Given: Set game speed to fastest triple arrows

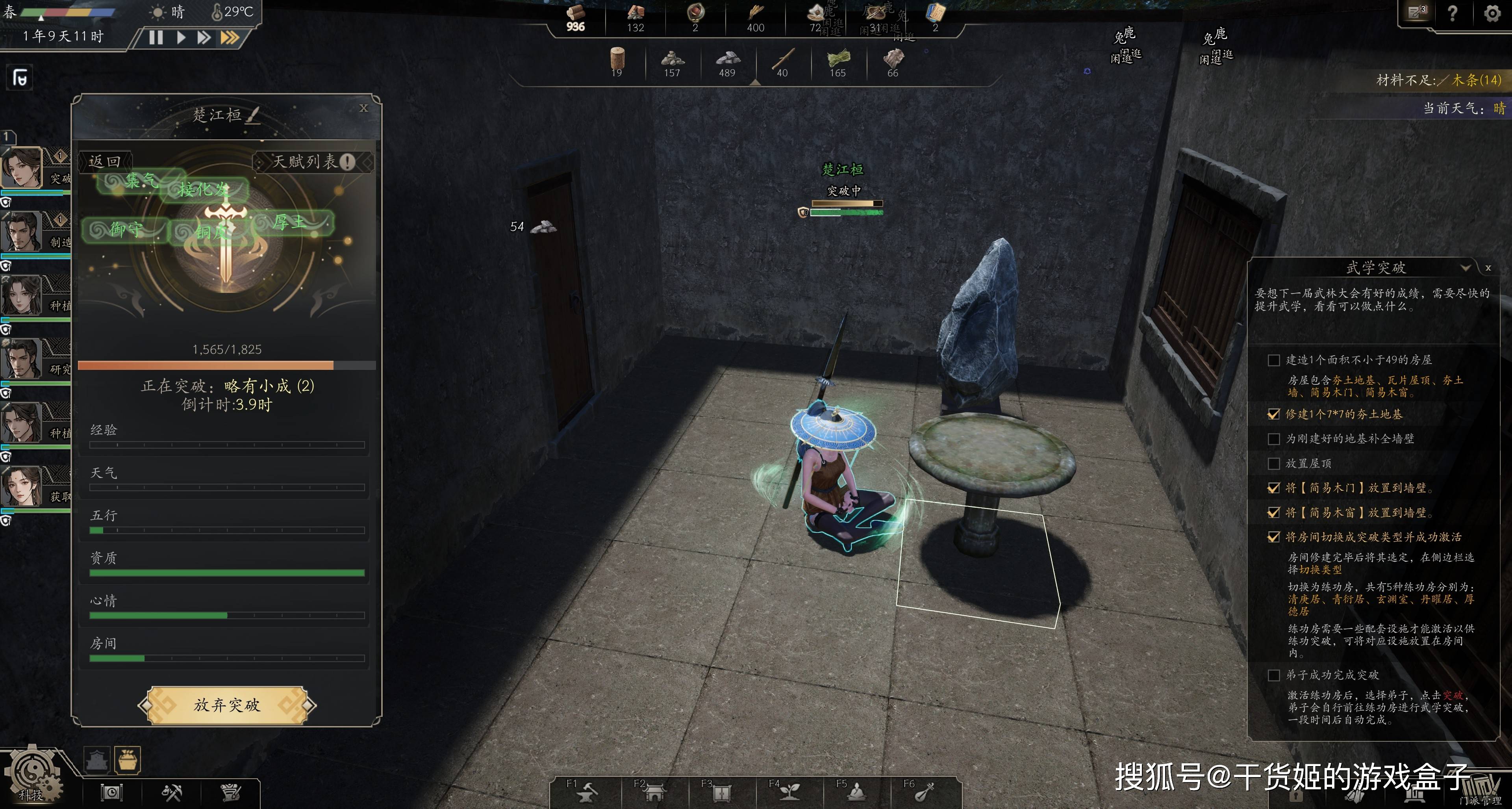Looking at the screenshot, I should 230,37.
